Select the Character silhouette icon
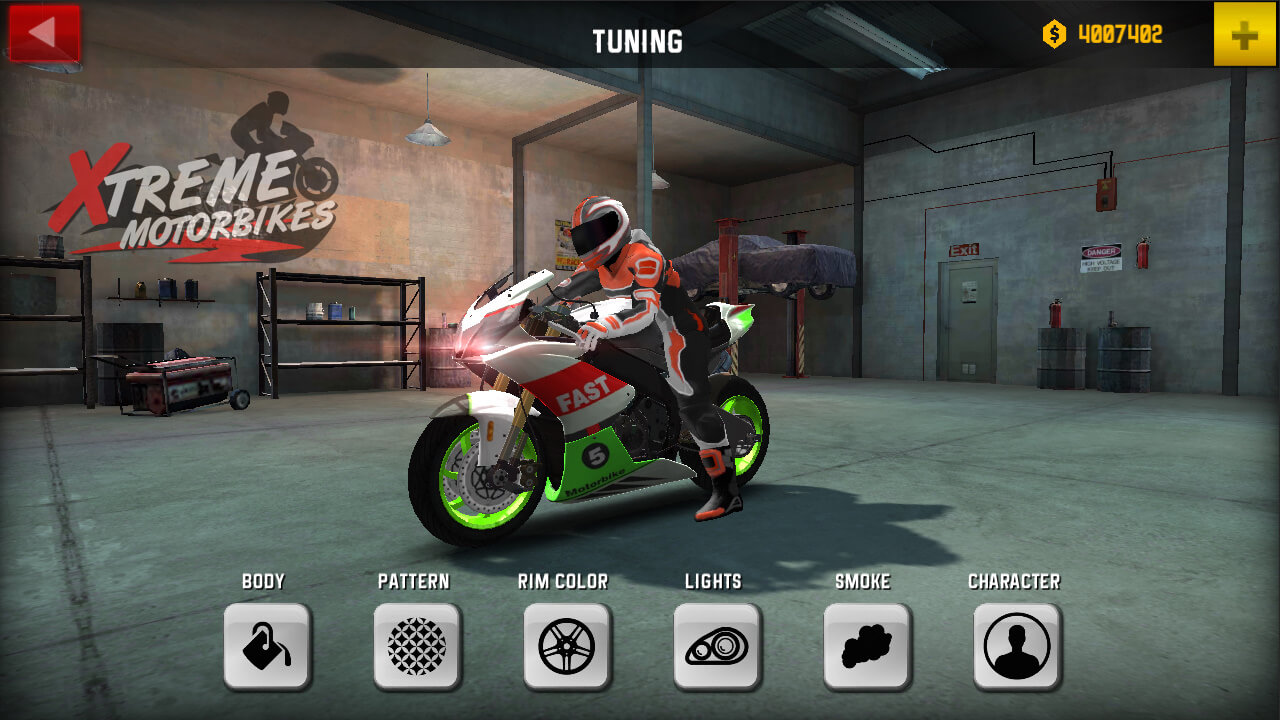The height and width of the screenshot is (720, 1280). click(x=1015, y=645)
